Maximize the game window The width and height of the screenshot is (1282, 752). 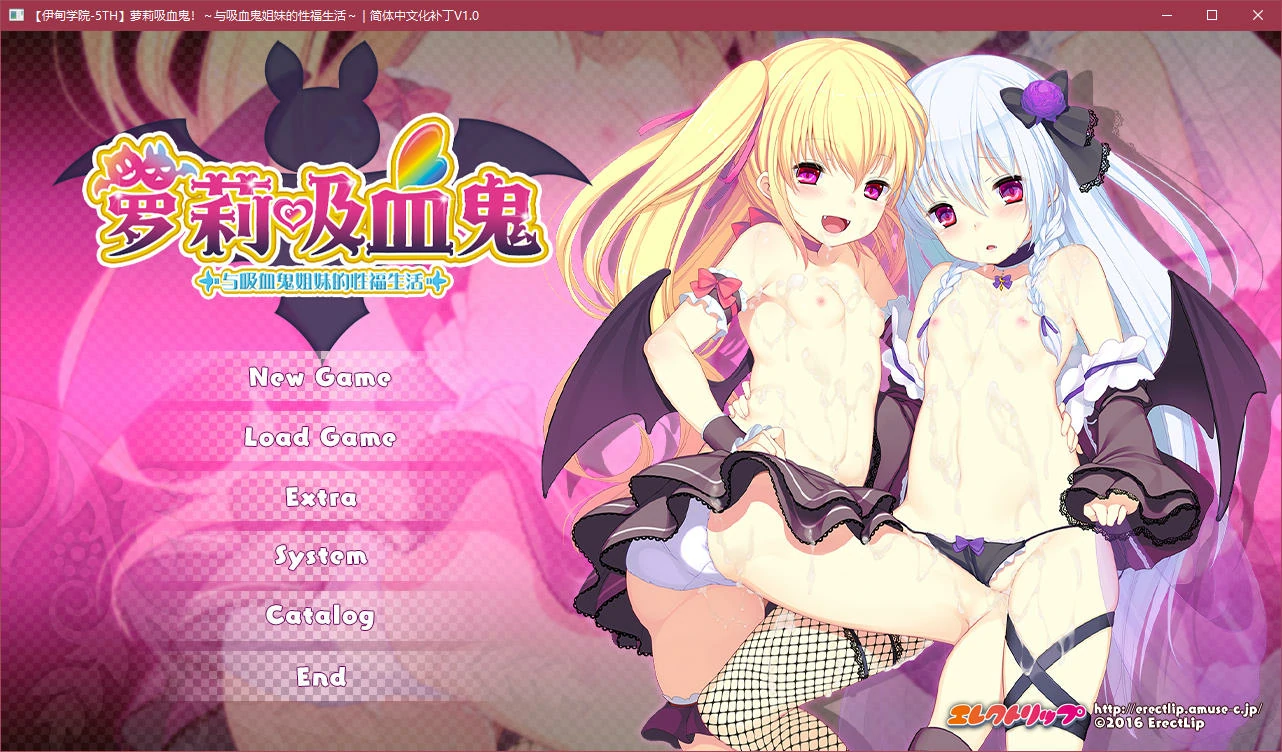pyautogui.click(x=1211, y=15)
